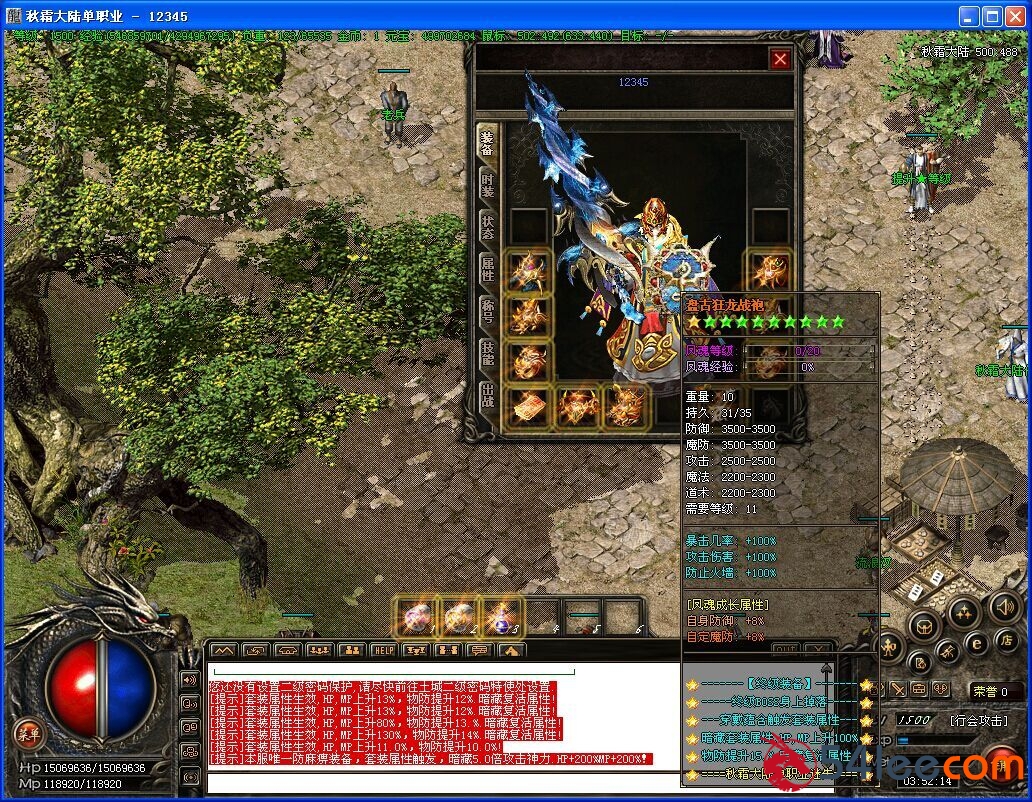Close the game window
The height and width of the screenshot is (802, 1032).
[x=1017, y=16]
